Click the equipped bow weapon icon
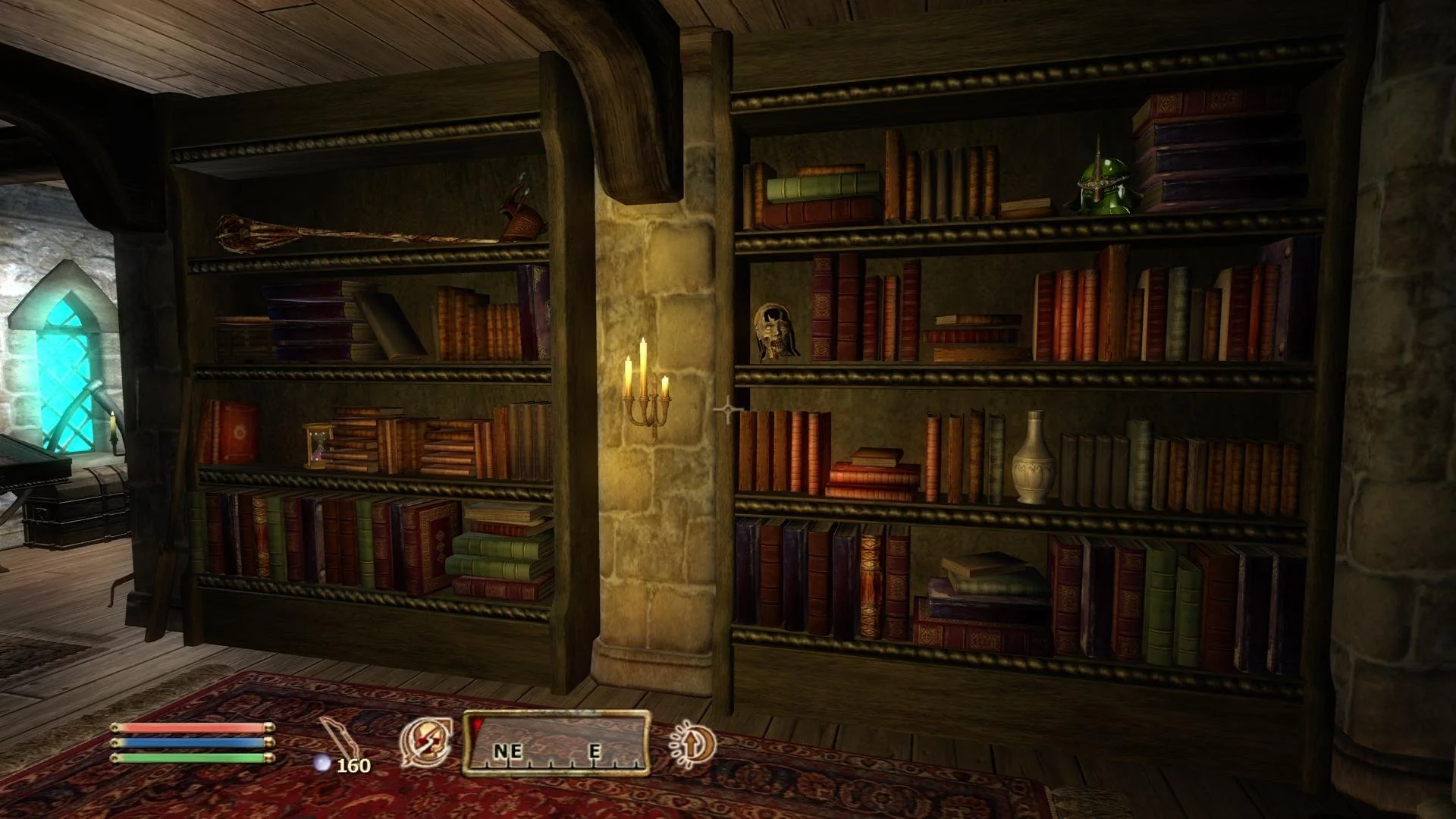Image resolution: width=1456 pixels, height=819 pixels. coord(337,740)
